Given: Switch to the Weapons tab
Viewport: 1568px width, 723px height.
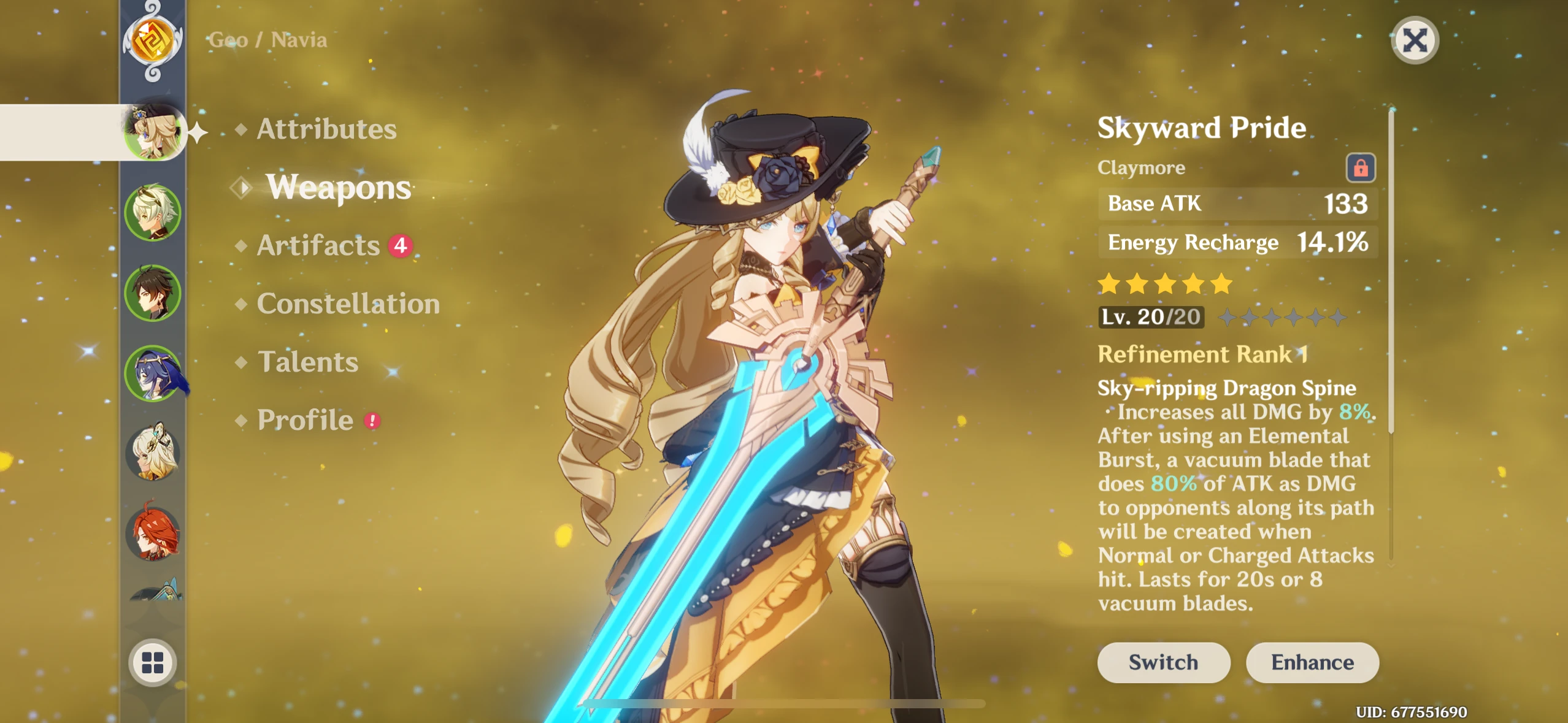Looking at the screenshot, I should tap(337, 187).
